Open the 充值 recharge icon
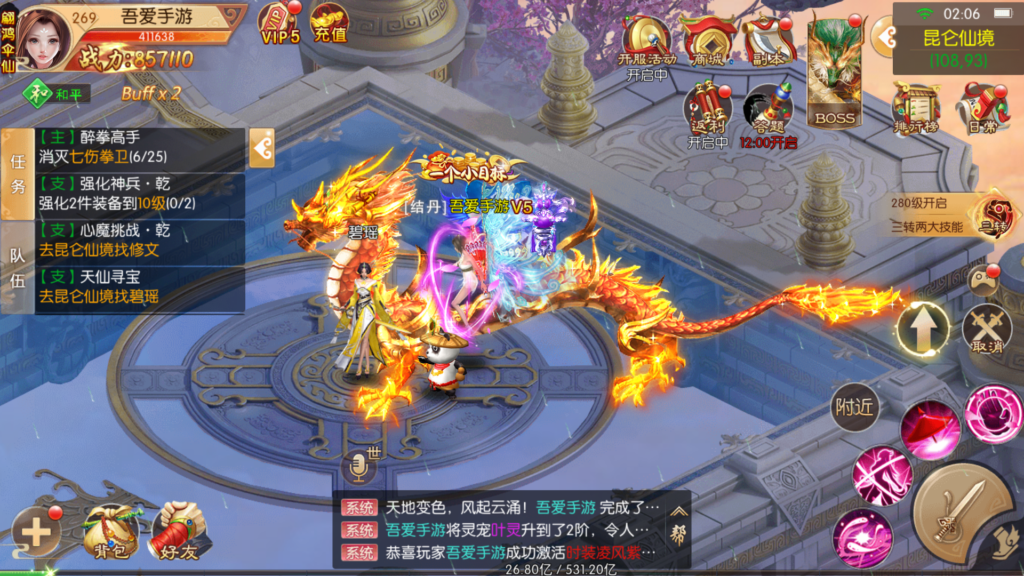Screen dimensions: 1024x576 [329, 22]
